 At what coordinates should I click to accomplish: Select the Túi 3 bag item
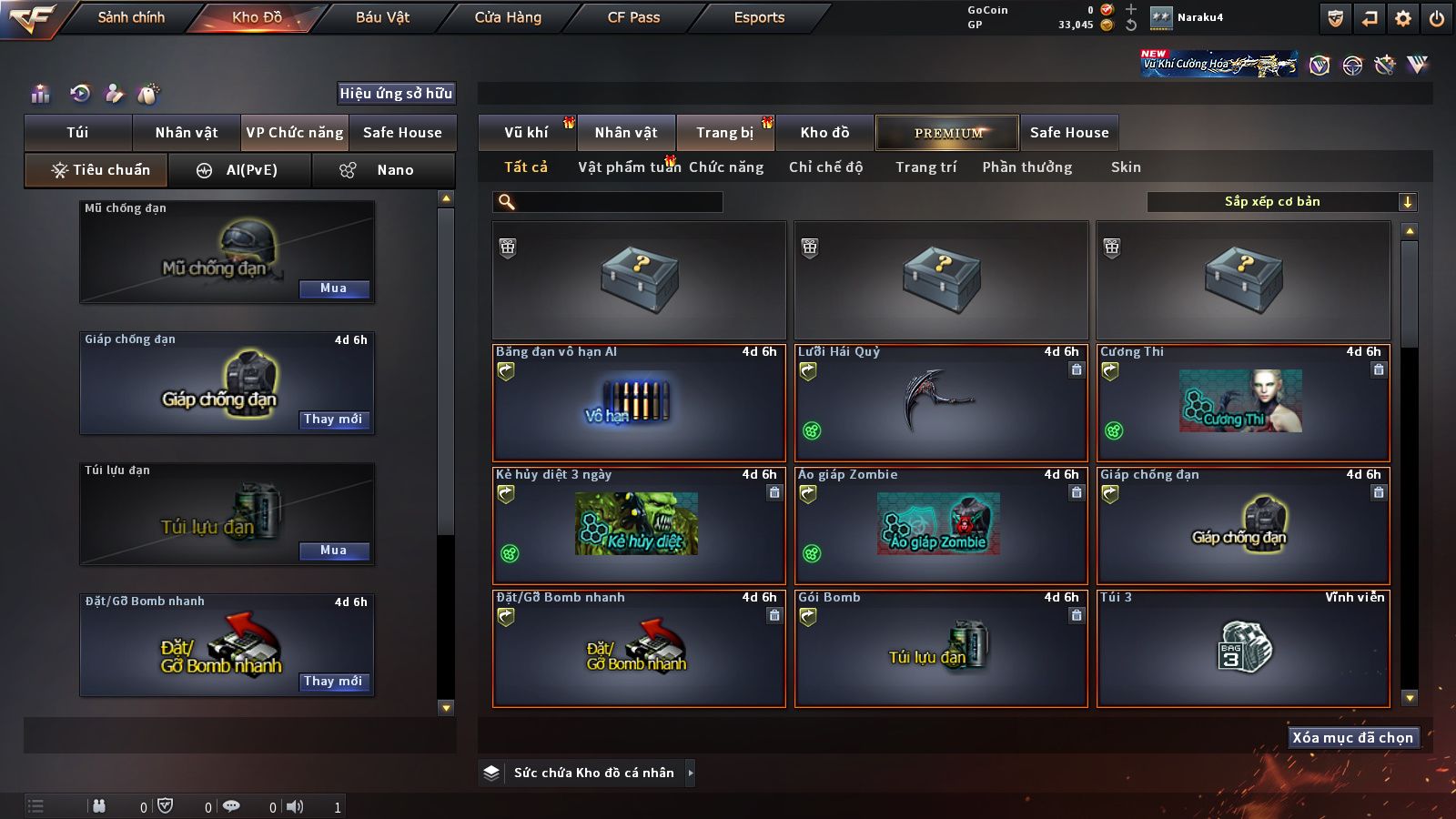coord(1243,649)
